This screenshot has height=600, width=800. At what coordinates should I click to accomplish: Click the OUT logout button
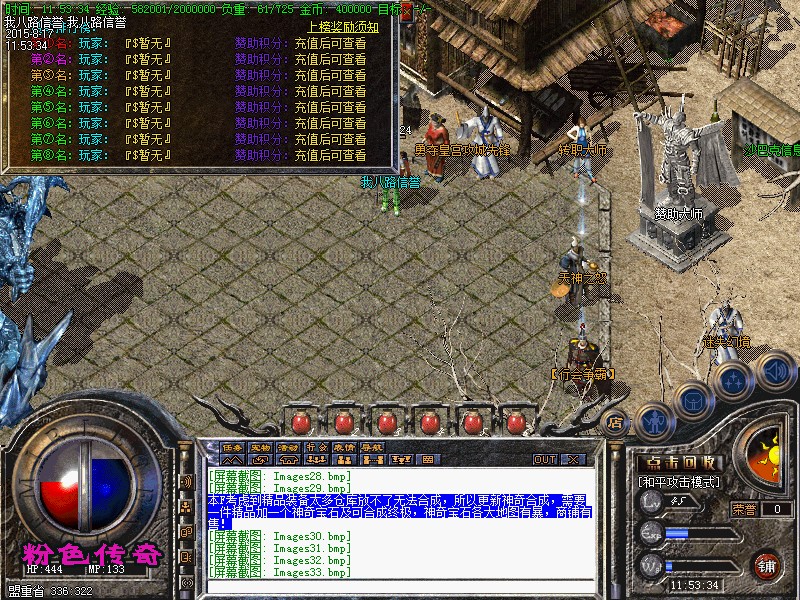click(x=544, y=460)
